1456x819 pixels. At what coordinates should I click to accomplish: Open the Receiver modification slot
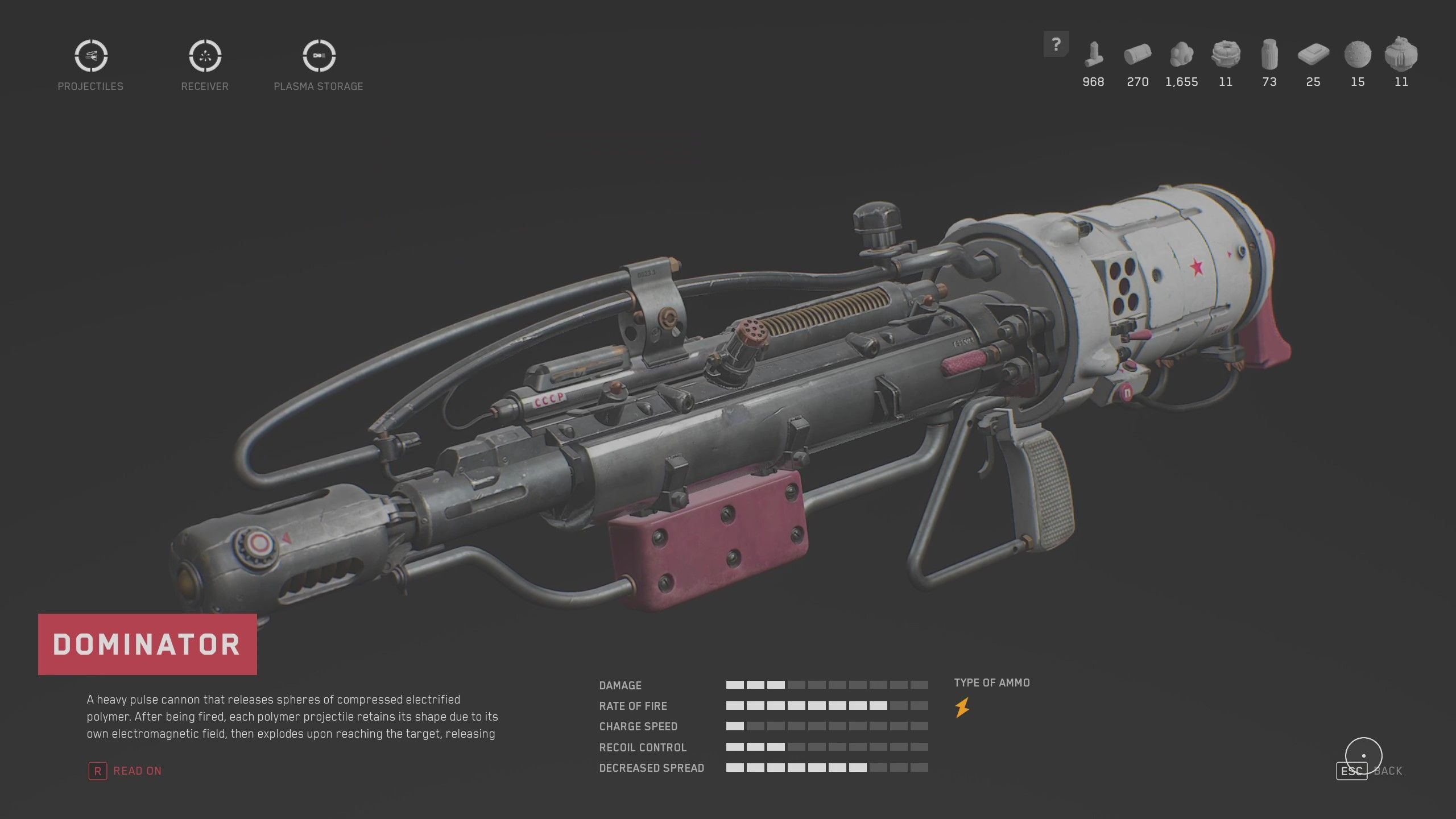pyautogui.click(x=204, y=56)
